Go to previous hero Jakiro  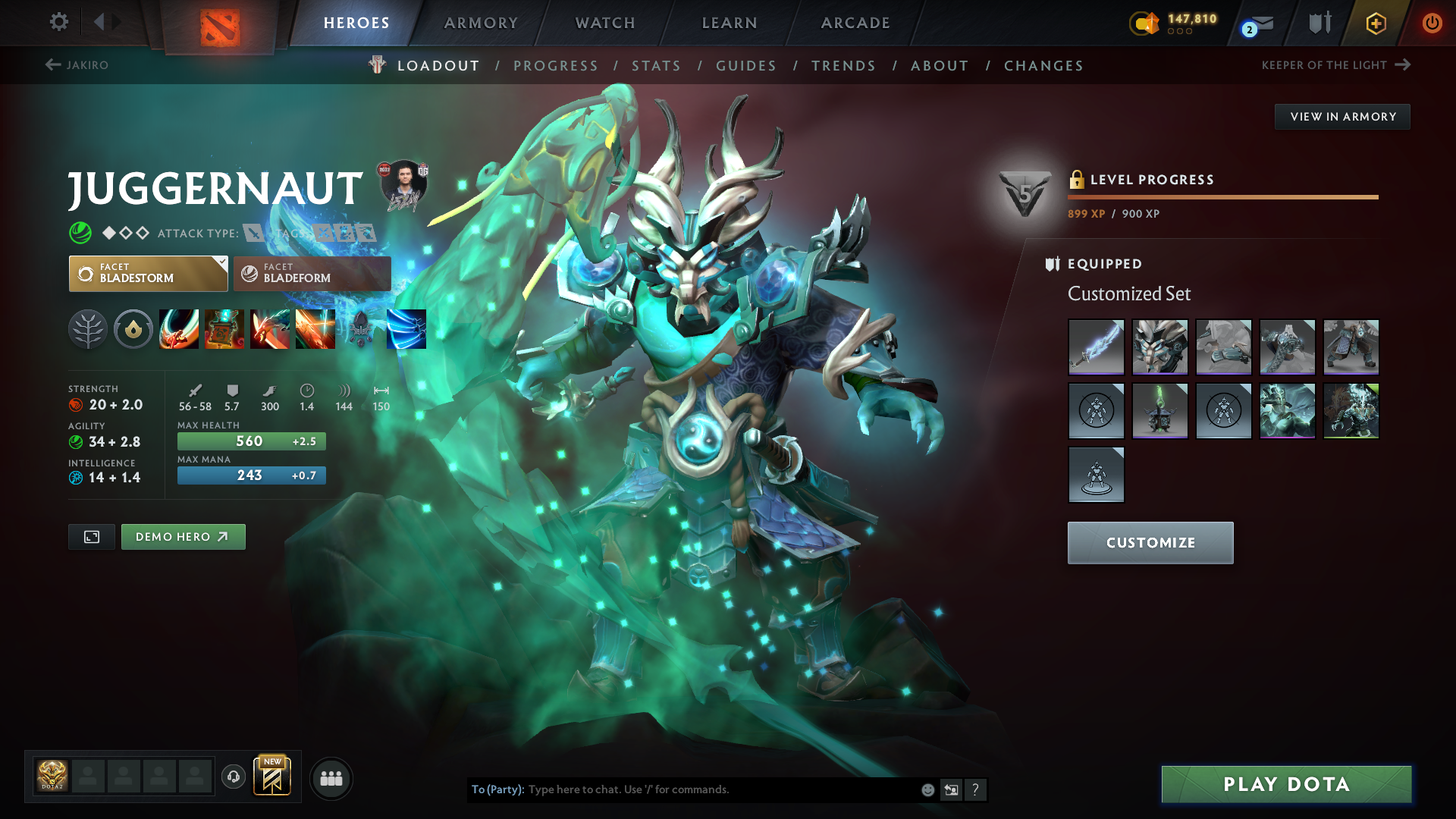pyautogui.click(x=77, y=65)
